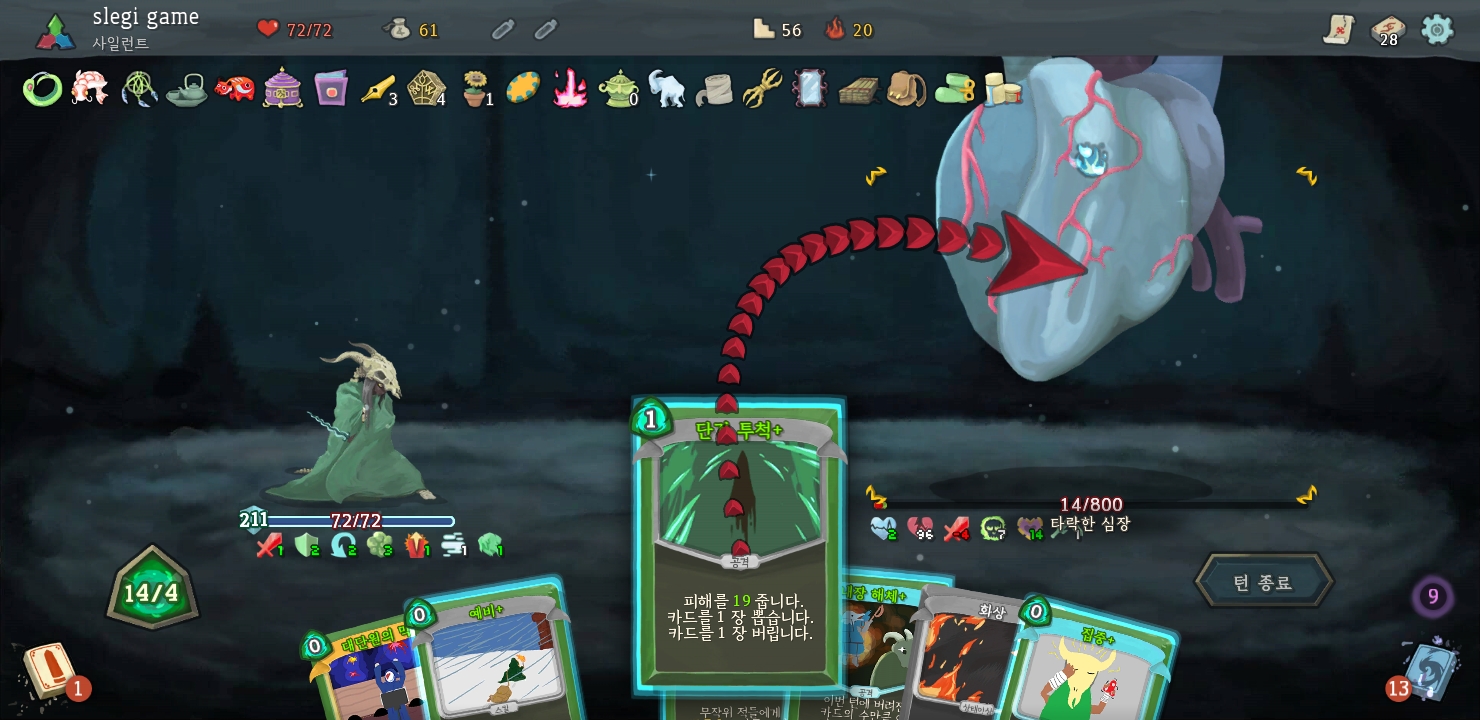Image resolution: width=1480 pixels, height=720 pixels.
Task: Inspect the standing mirror relic
Action: pyautogui.click(x=809, y=88)
